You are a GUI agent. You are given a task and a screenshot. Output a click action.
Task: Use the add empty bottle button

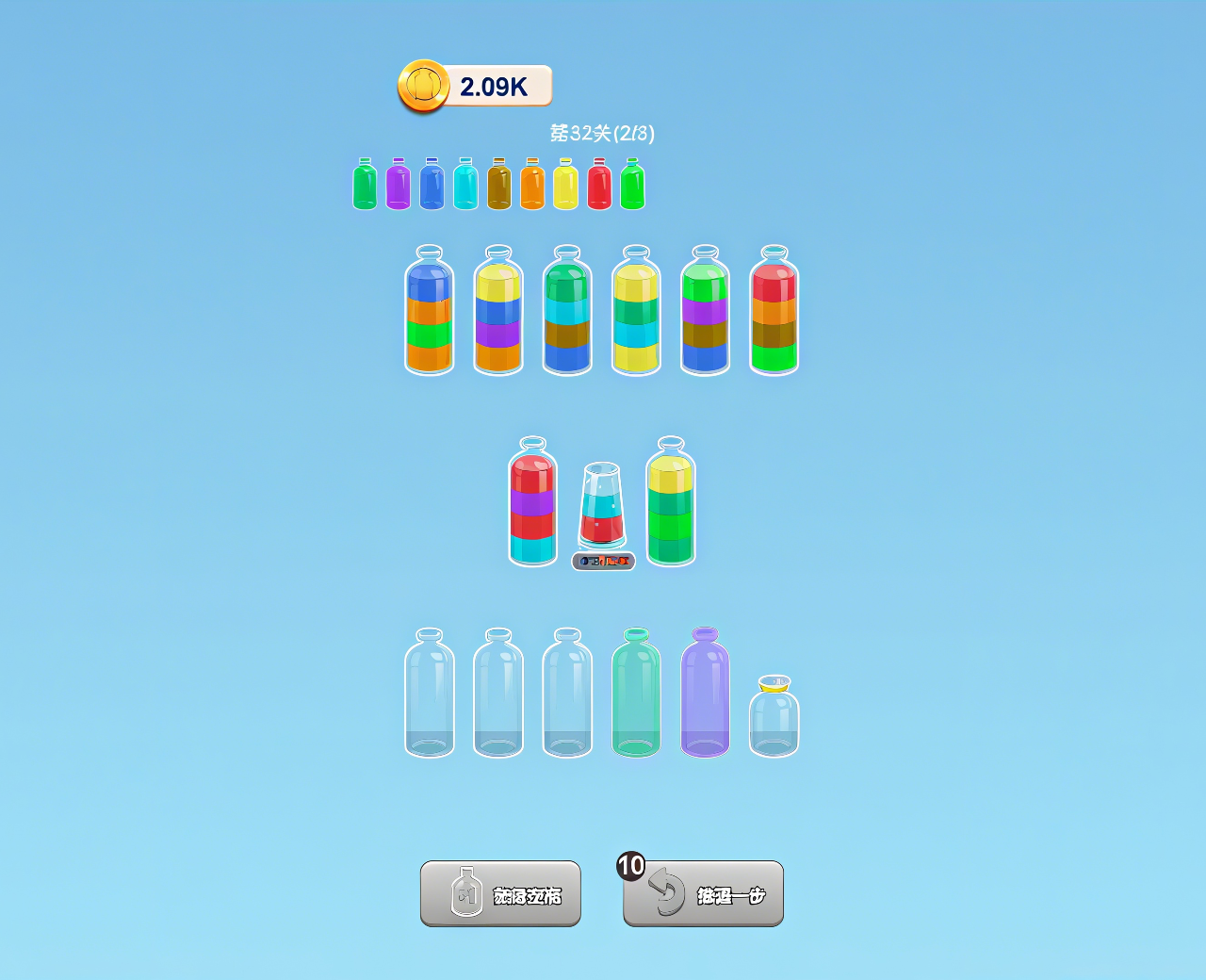point(500,893)
